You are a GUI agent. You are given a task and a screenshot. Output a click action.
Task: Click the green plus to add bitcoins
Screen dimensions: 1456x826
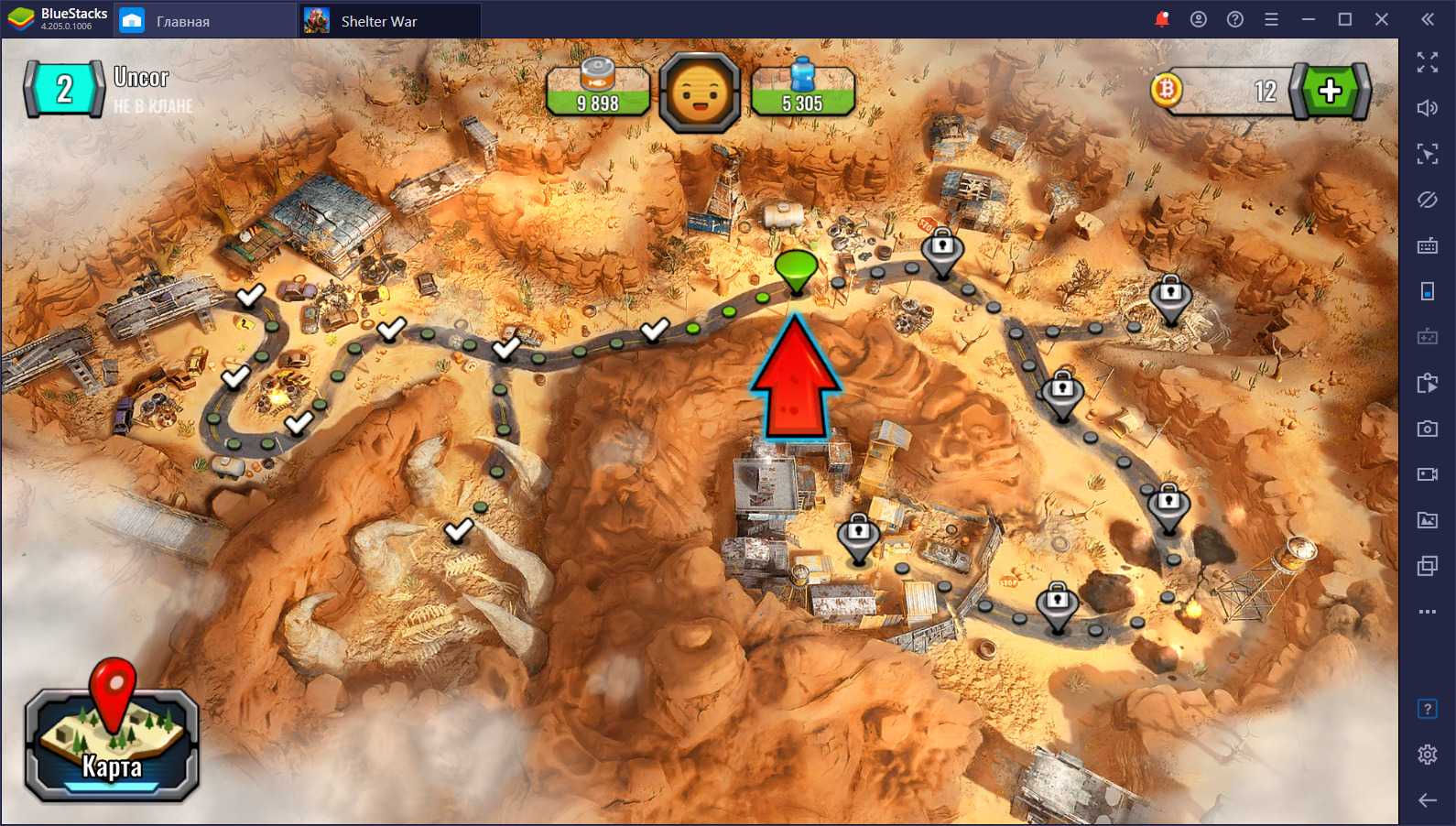pyautogui.click(x=1330, y=91)
